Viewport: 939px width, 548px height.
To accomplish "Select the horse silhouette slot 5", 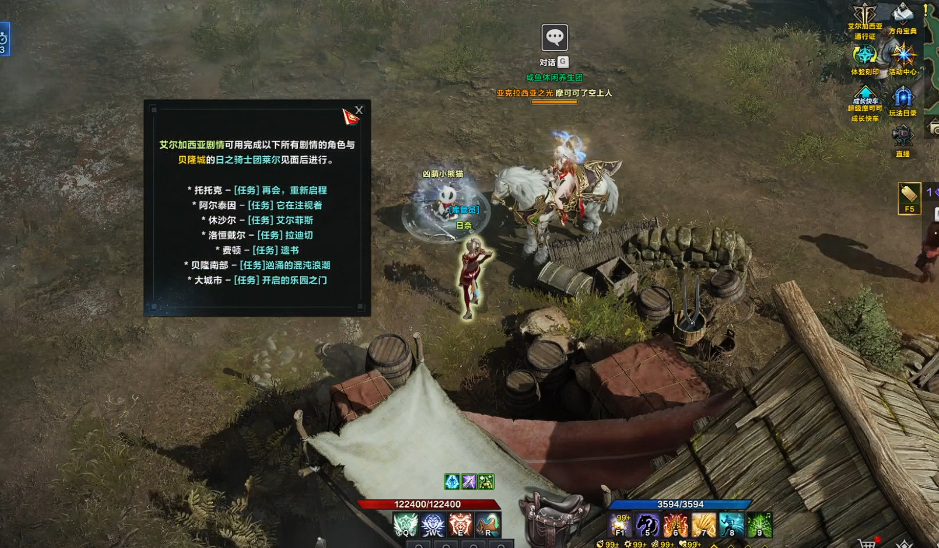I will pyautogui.click(x=649, y=525).
